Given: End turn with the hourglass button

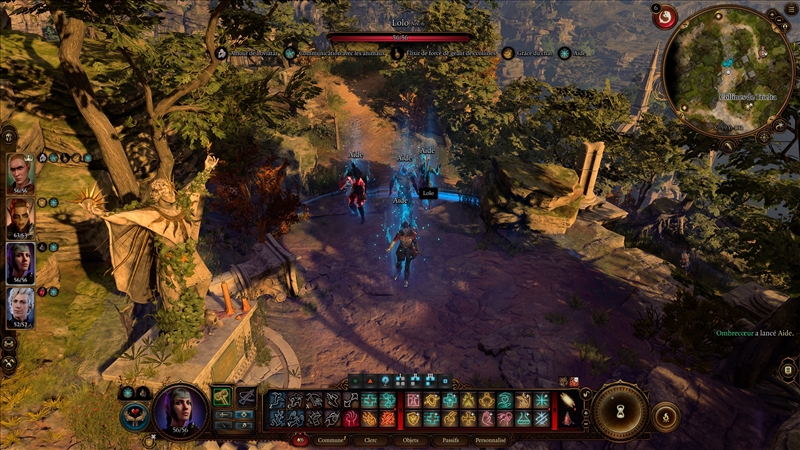Looking at the screenshot, I should coord(620,411).
